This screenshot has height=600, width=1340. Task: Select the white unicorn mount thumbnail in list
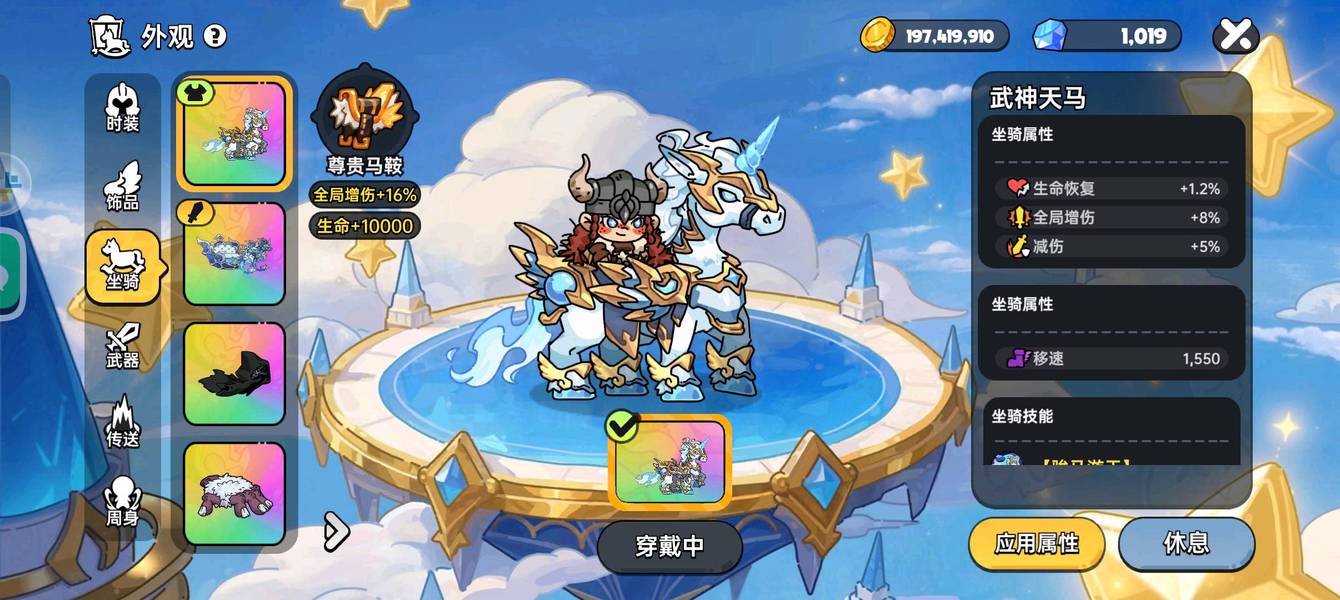tap(234, 135)
